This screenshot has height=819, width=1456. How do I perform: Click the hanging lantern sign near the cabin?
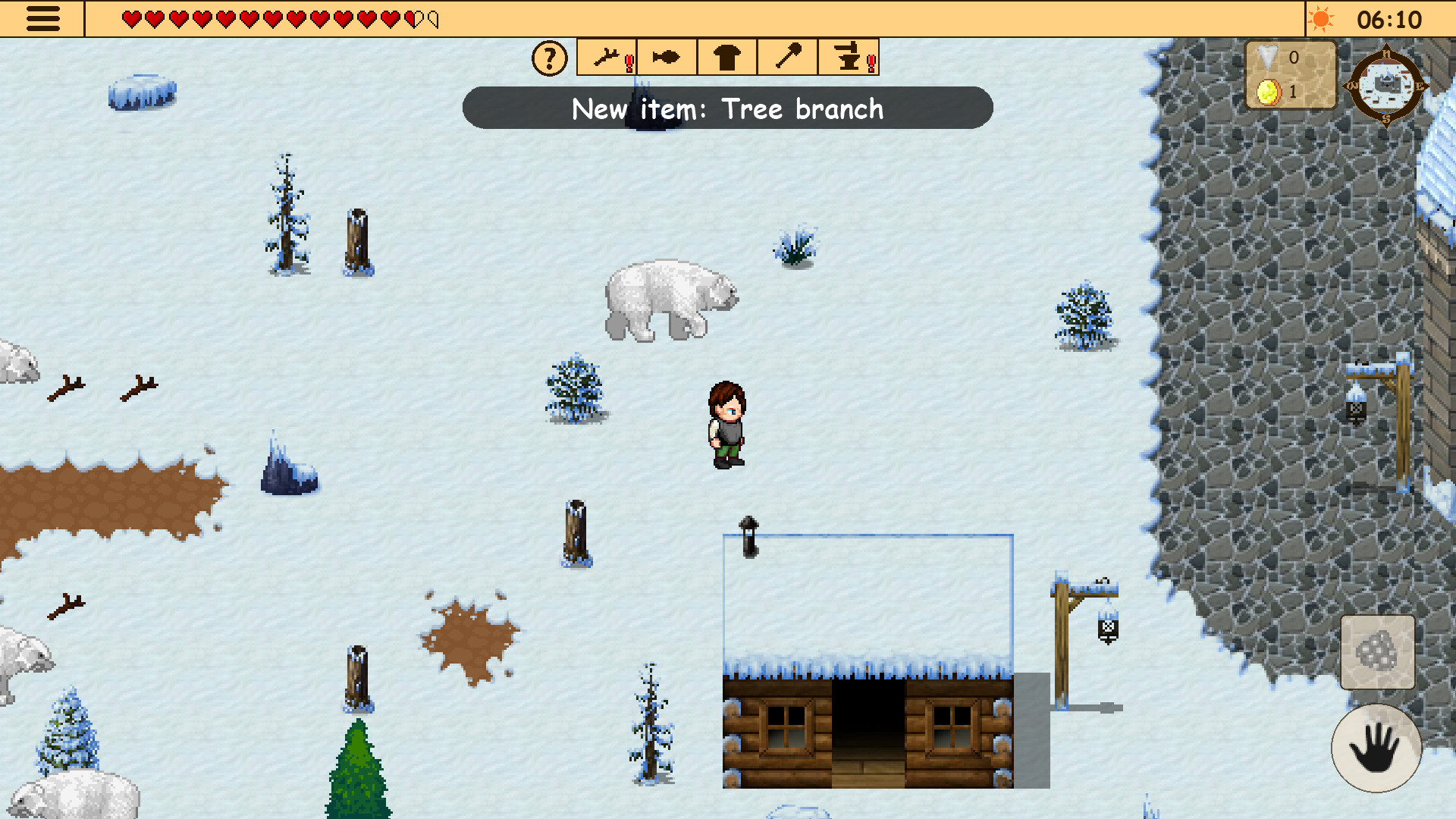tap(1107, 629)
